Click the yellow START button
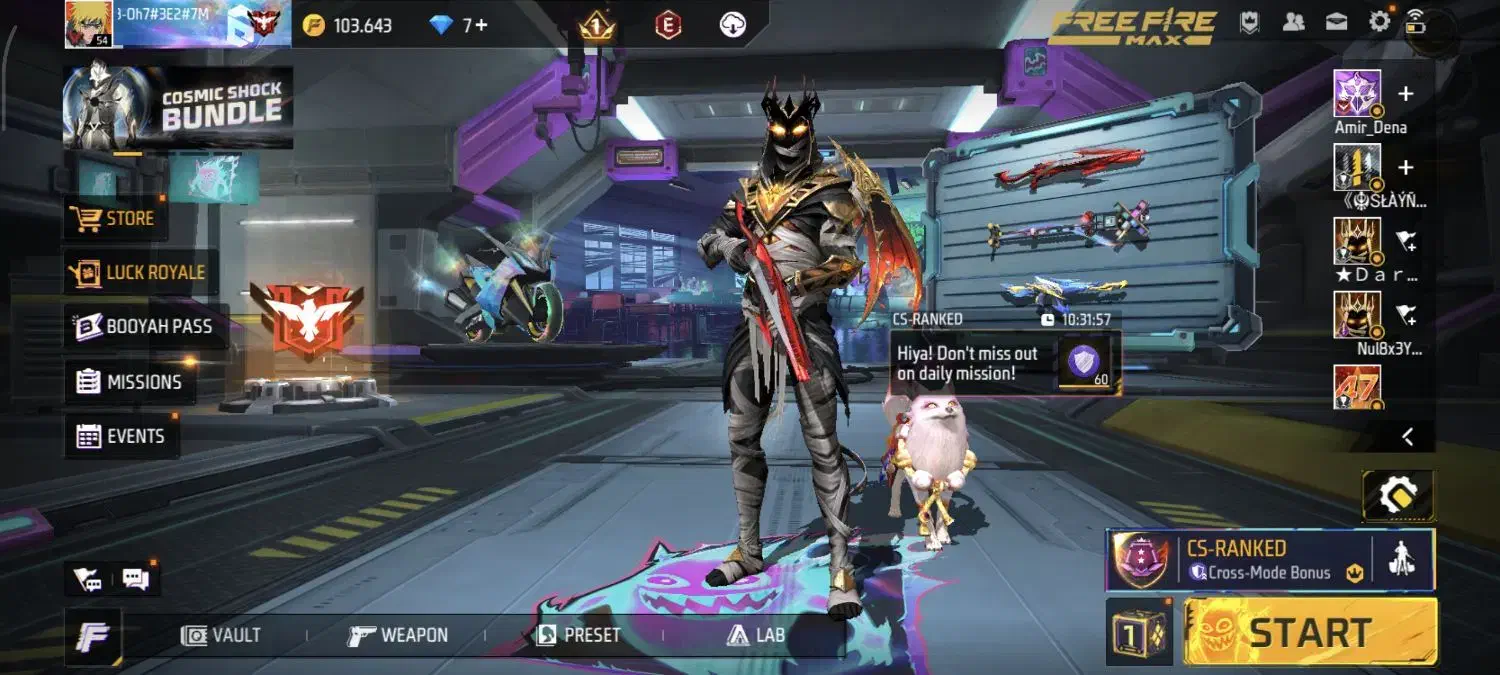The height and width of the screenshot is (675, 1500). [1310, 632]
